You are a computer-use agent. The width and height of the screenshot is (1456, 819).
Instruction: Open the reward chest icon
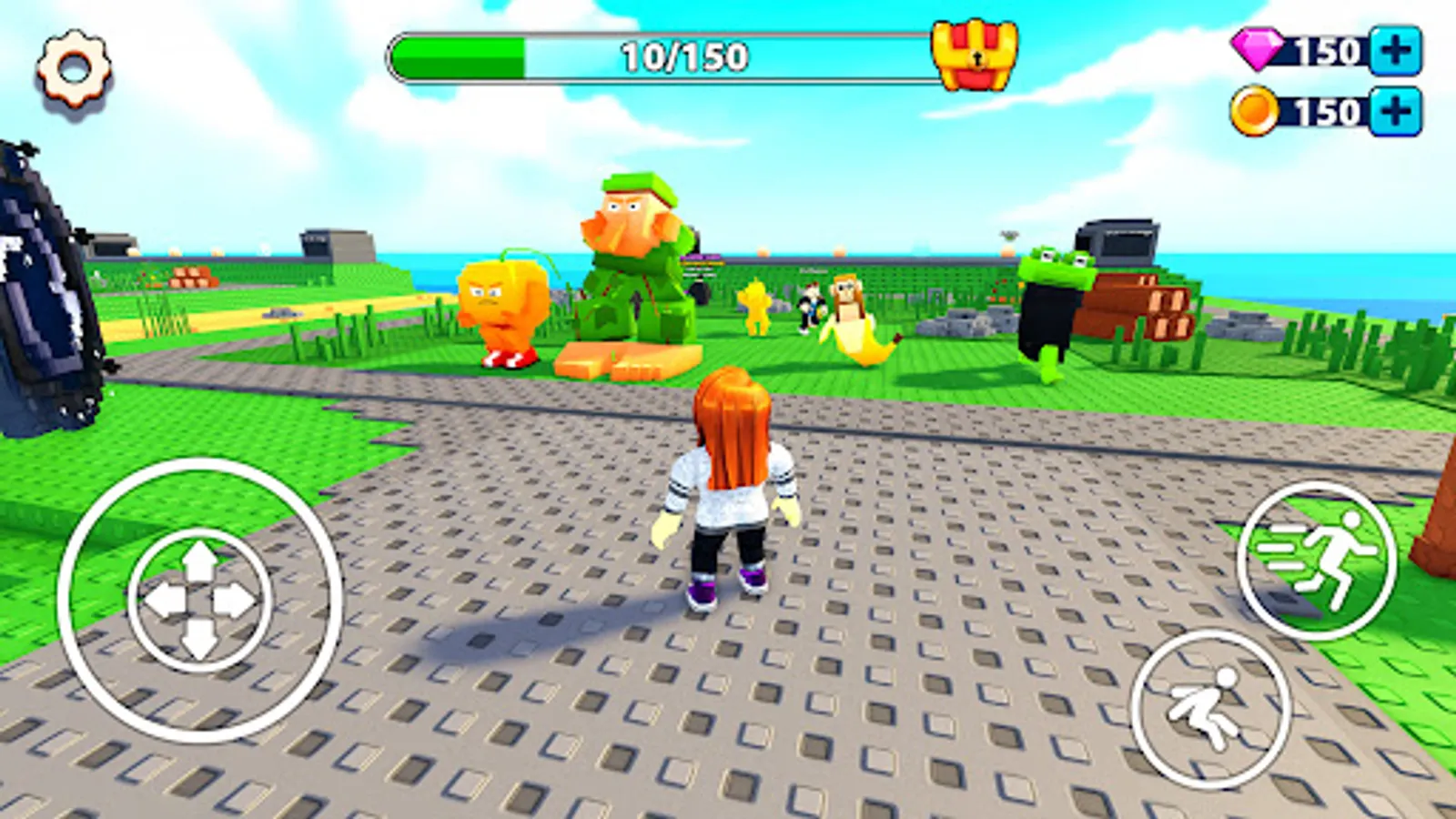(976, 55)
